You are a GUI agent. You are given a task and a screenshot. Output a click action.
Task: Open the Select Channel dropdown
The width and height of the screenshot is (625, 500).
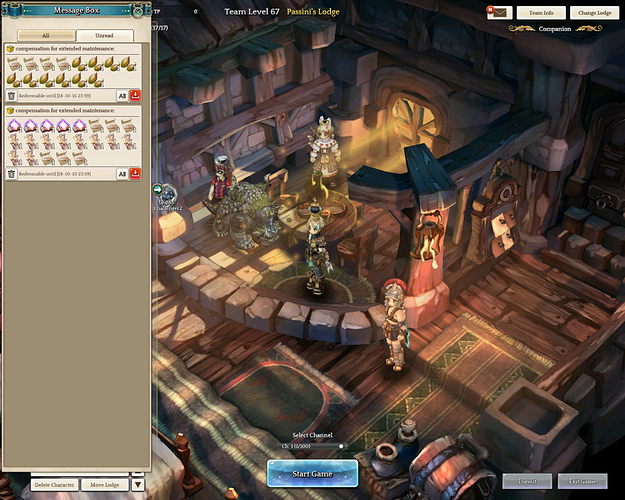tap(312, 445)
